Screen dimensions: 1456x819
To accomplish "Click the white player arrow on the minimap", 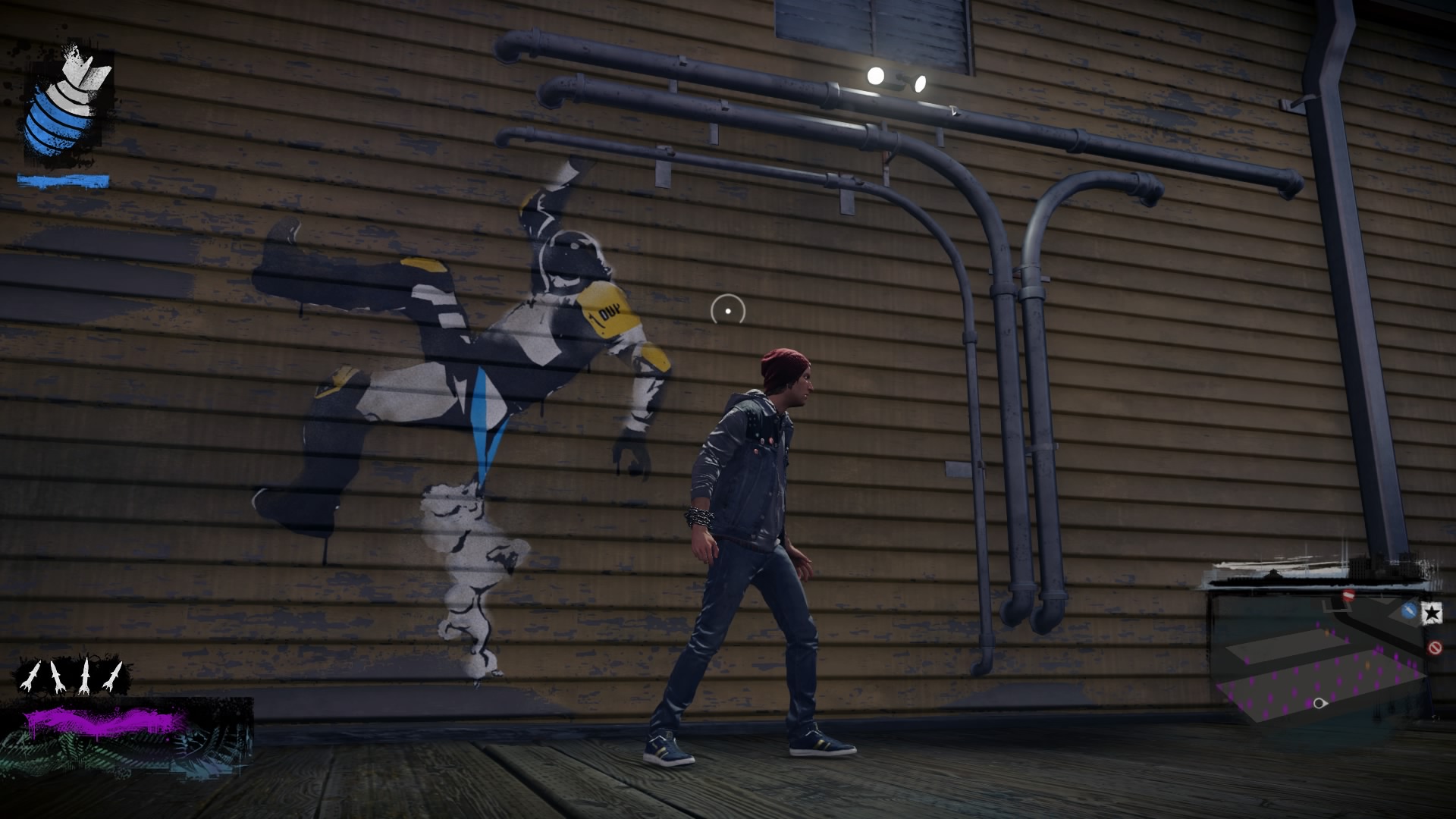I will 1320,703.
